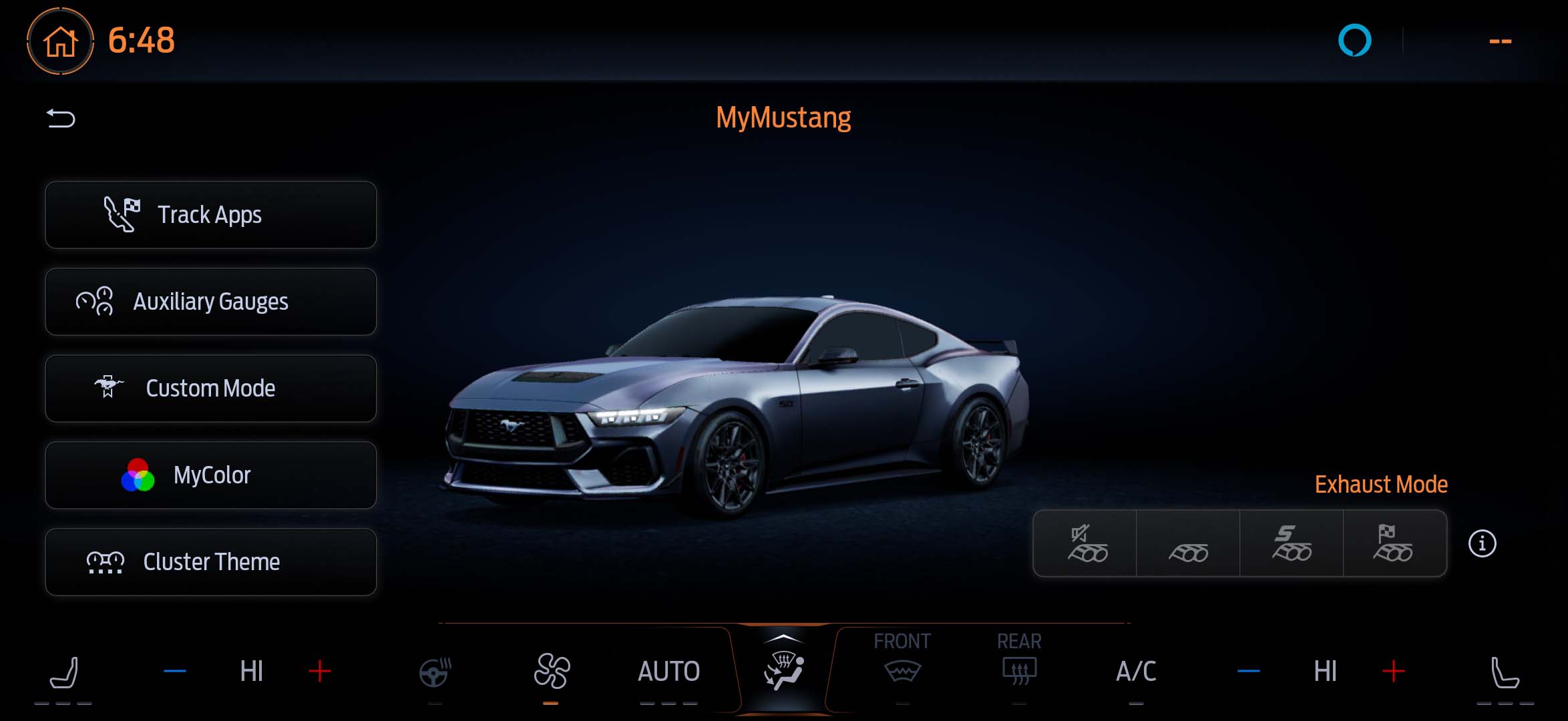The image size is (1568, 721).
Task: Select the quiet exhaust mode
Action: tap(1086, 543)
